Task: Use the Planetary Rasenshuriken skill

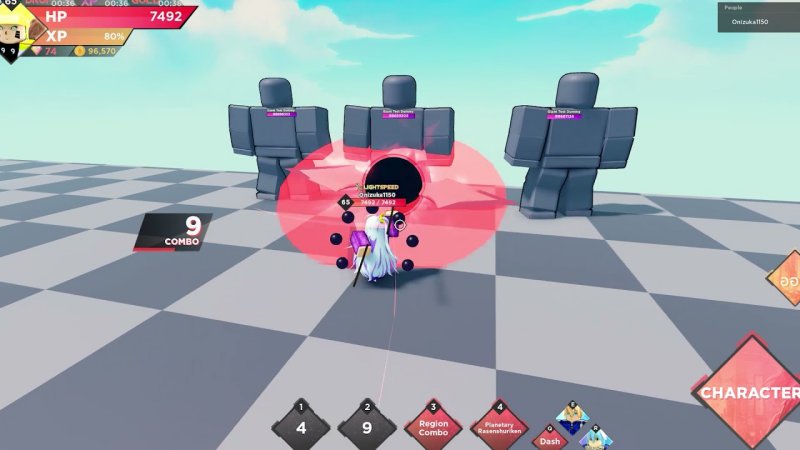Action: (499, 427)
